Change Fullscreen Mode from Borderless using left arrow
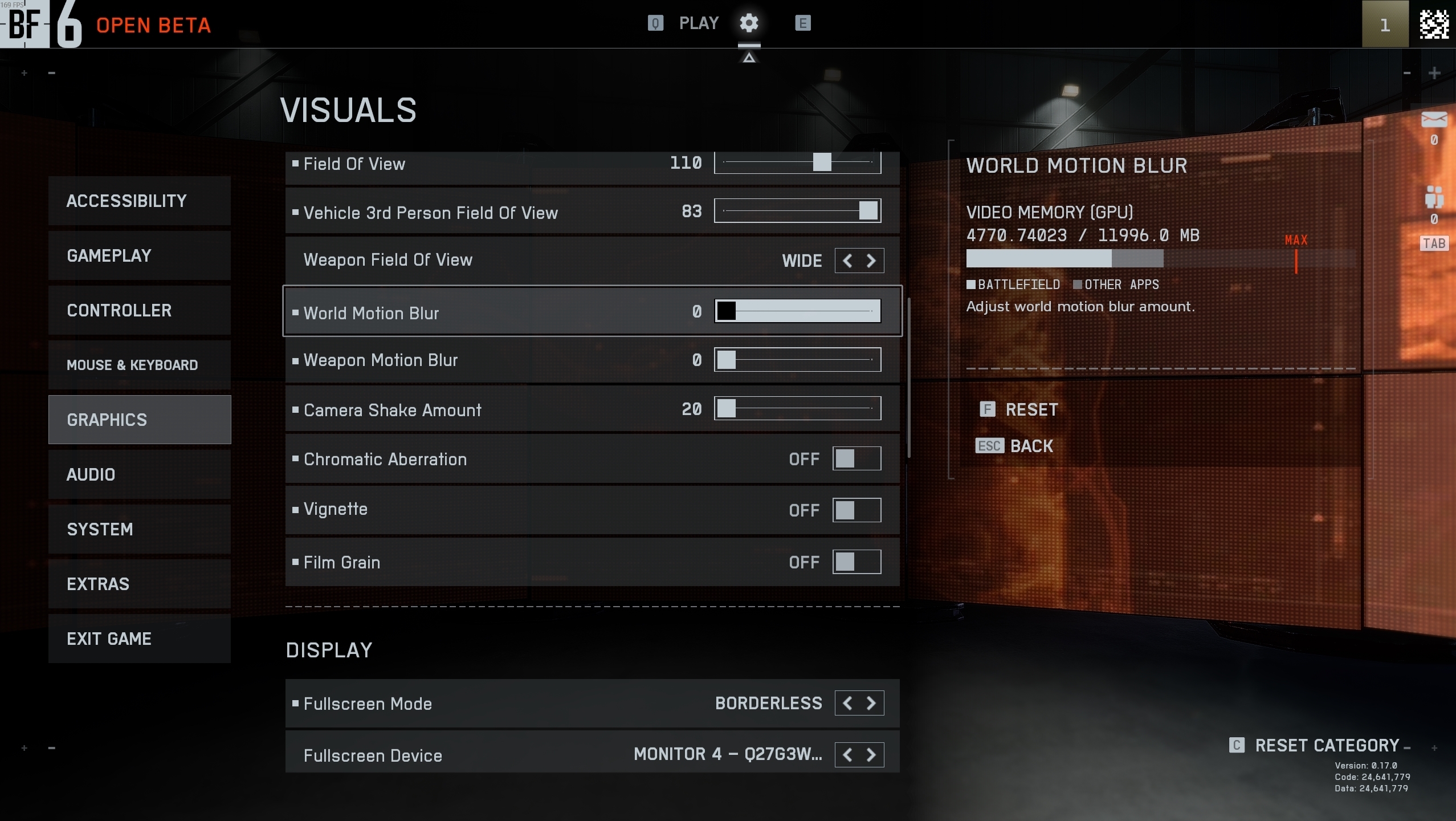 [x=847, y=703]
